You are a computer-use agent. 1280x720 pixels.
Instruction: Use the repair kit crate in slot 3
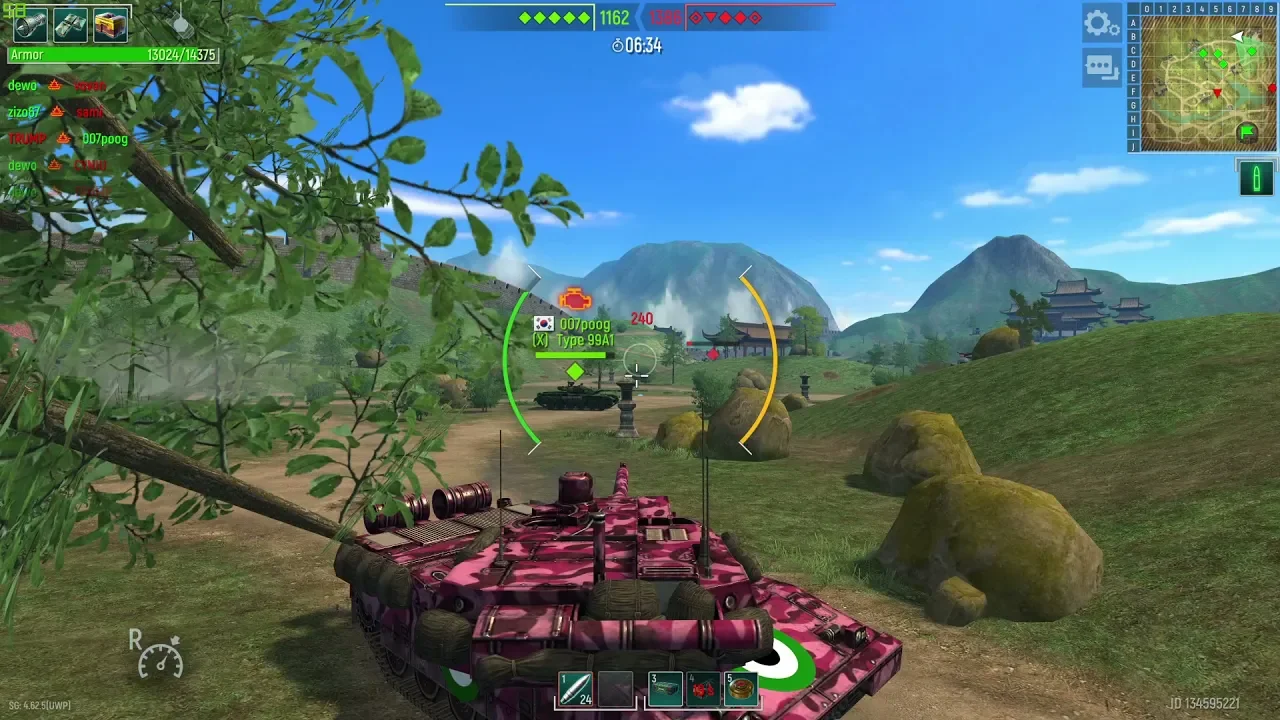click(x=666, y=688)
